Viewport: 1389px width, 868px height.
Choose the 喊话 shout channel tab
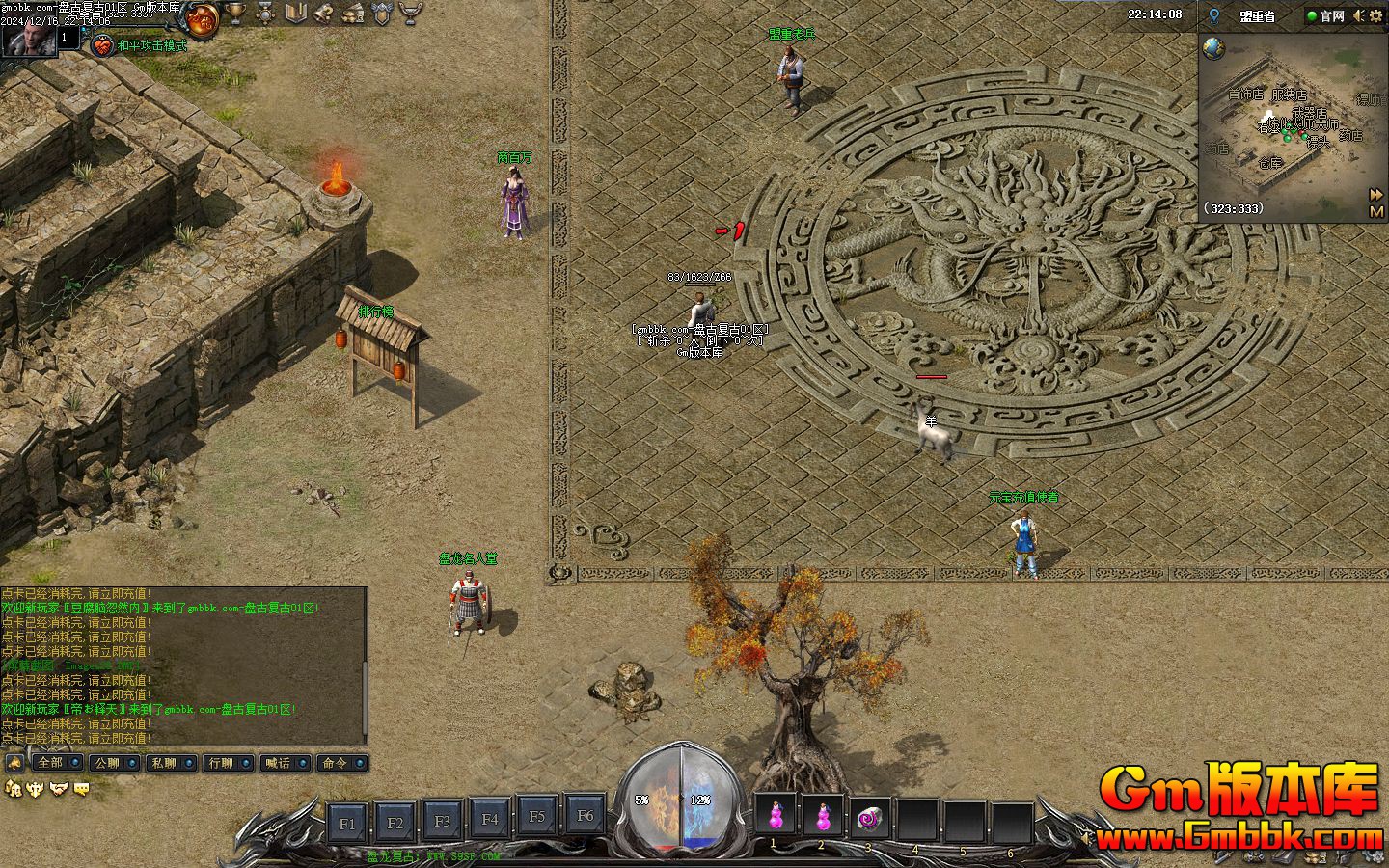coord(277,763)
